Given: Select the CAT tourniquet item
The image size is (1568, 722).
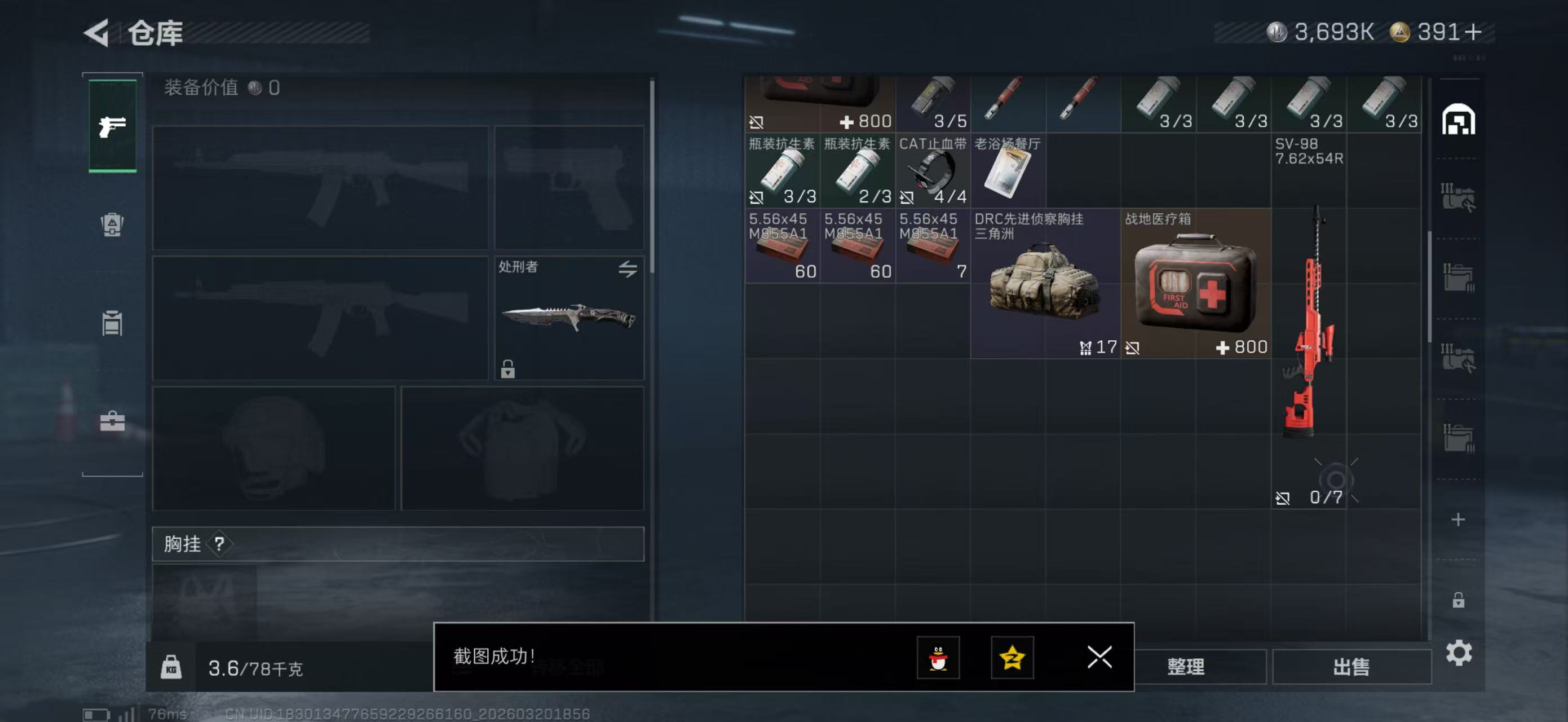Looking at the screenshot, I should [932, 171].
